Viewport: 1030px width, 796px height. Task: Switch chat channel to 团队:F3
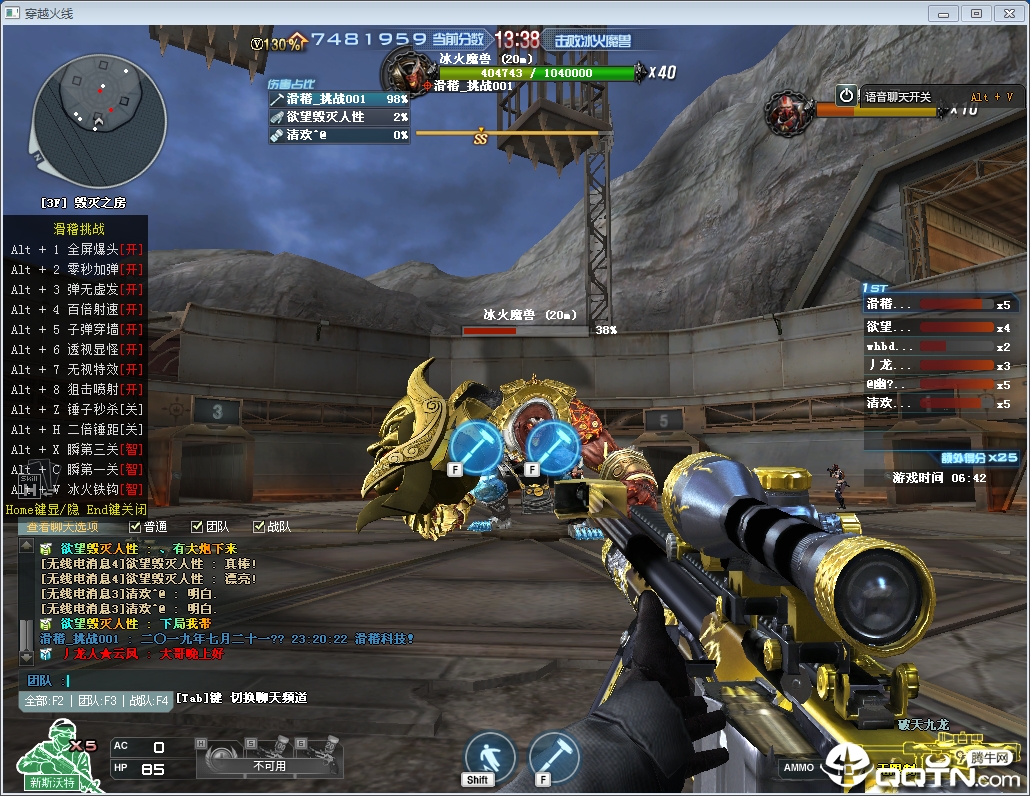[97, 701]
